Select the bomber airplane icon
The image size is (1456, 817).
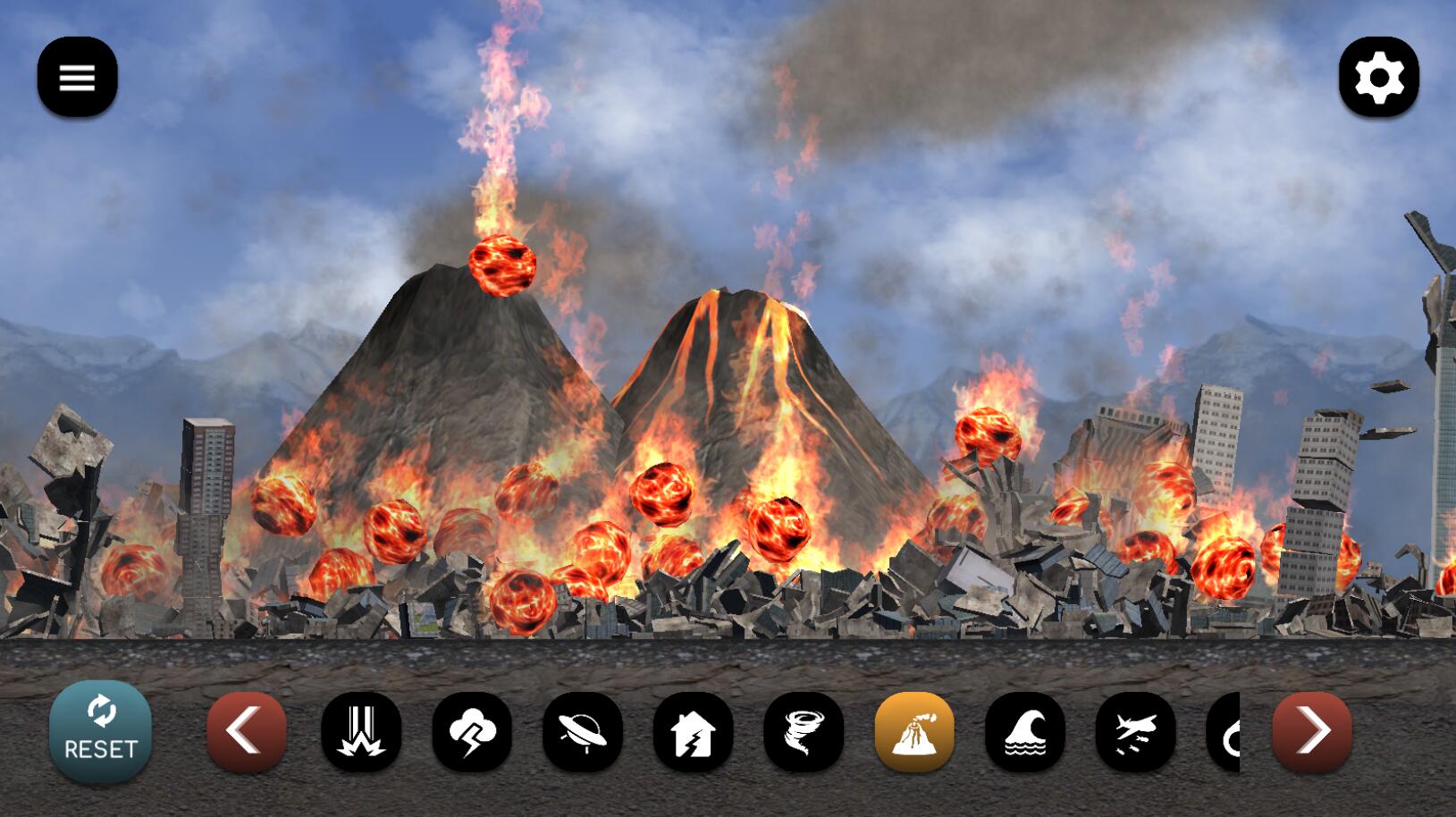[x=1135, y=731]
